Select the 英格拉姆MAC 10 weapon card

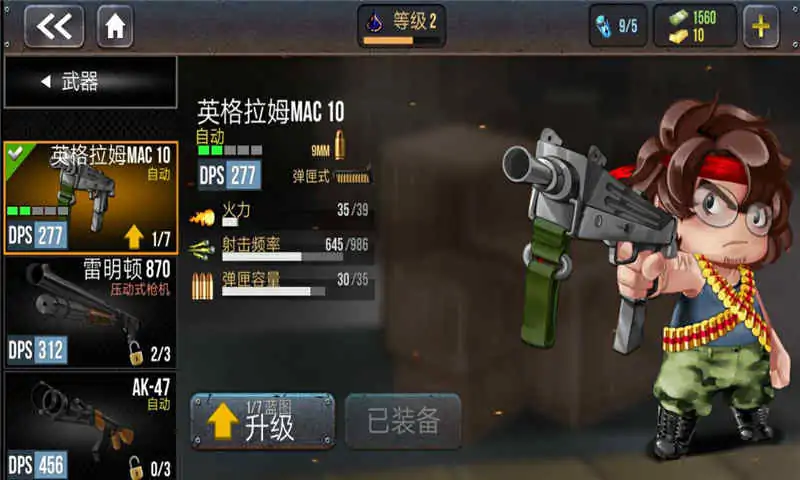(x=90, y=197)
